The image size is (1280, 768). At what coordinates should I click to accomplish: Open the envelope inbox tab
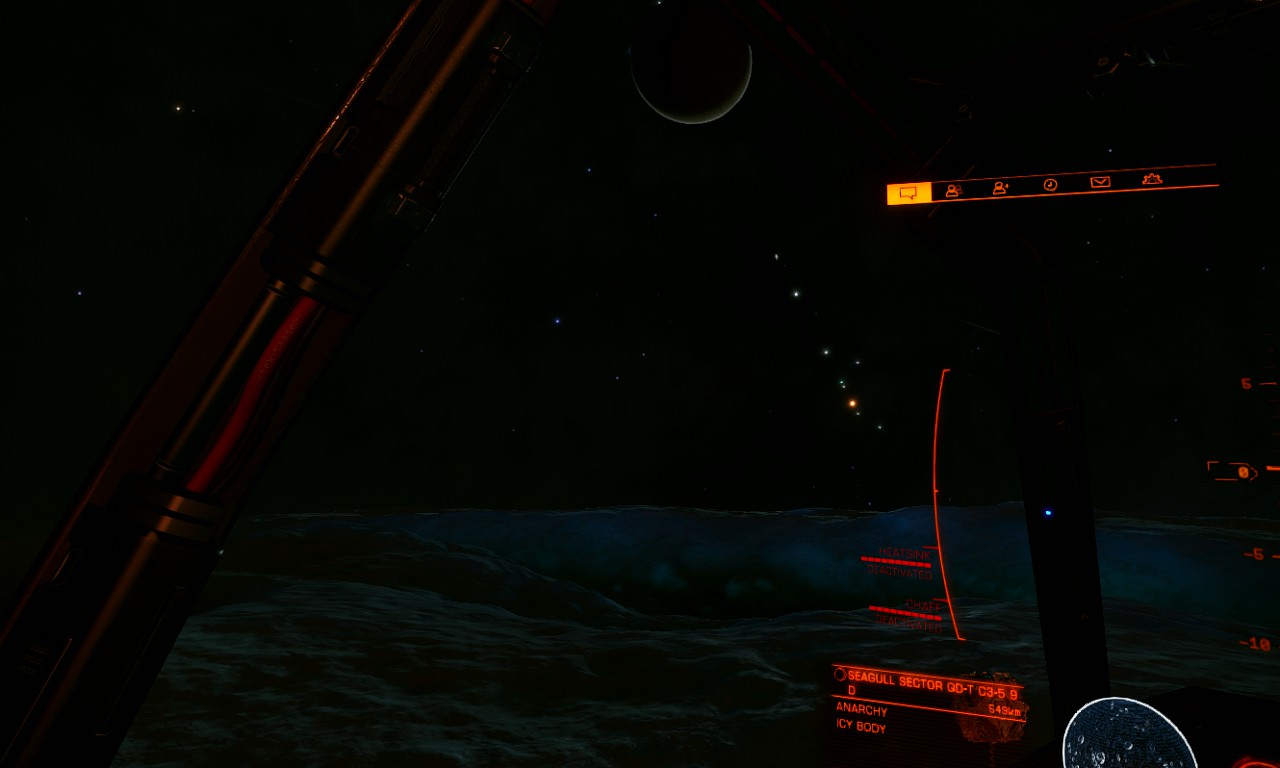click(1100, 182)
